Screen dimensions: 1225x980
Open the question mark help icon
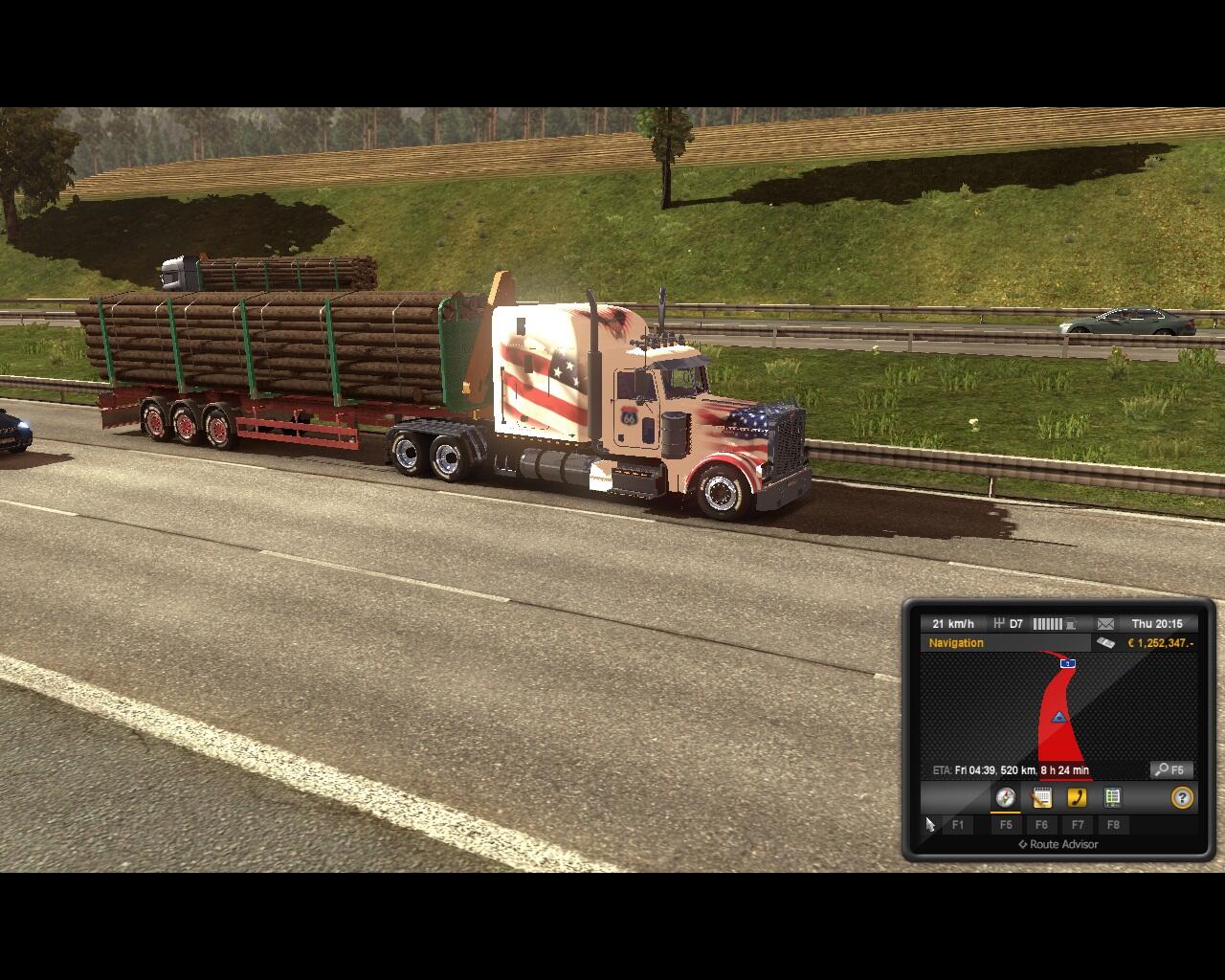[x=1182, y=798]
